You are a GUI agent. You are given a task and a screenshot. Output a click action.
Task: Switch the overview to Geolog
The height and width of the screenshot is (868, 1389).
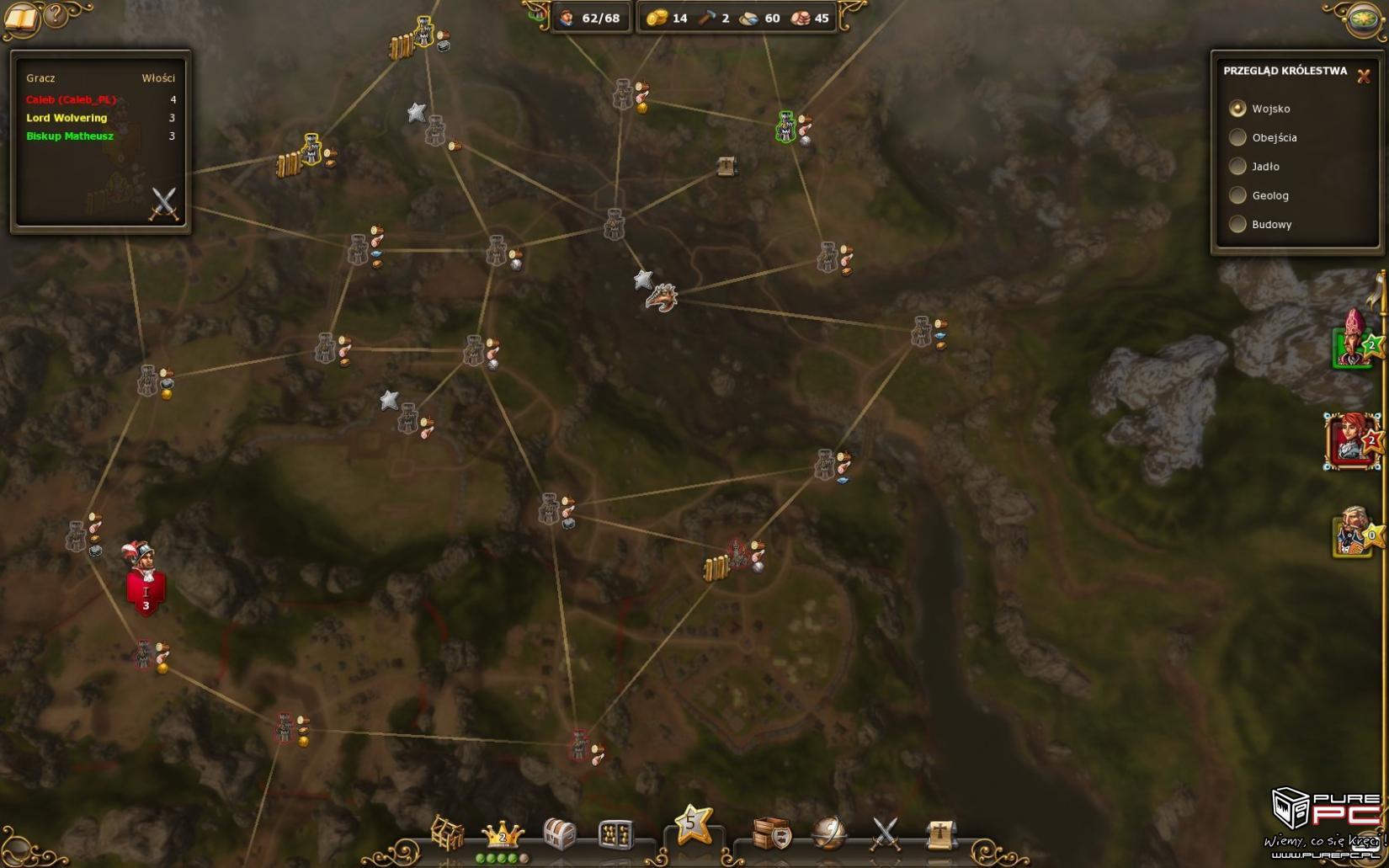1237,195
